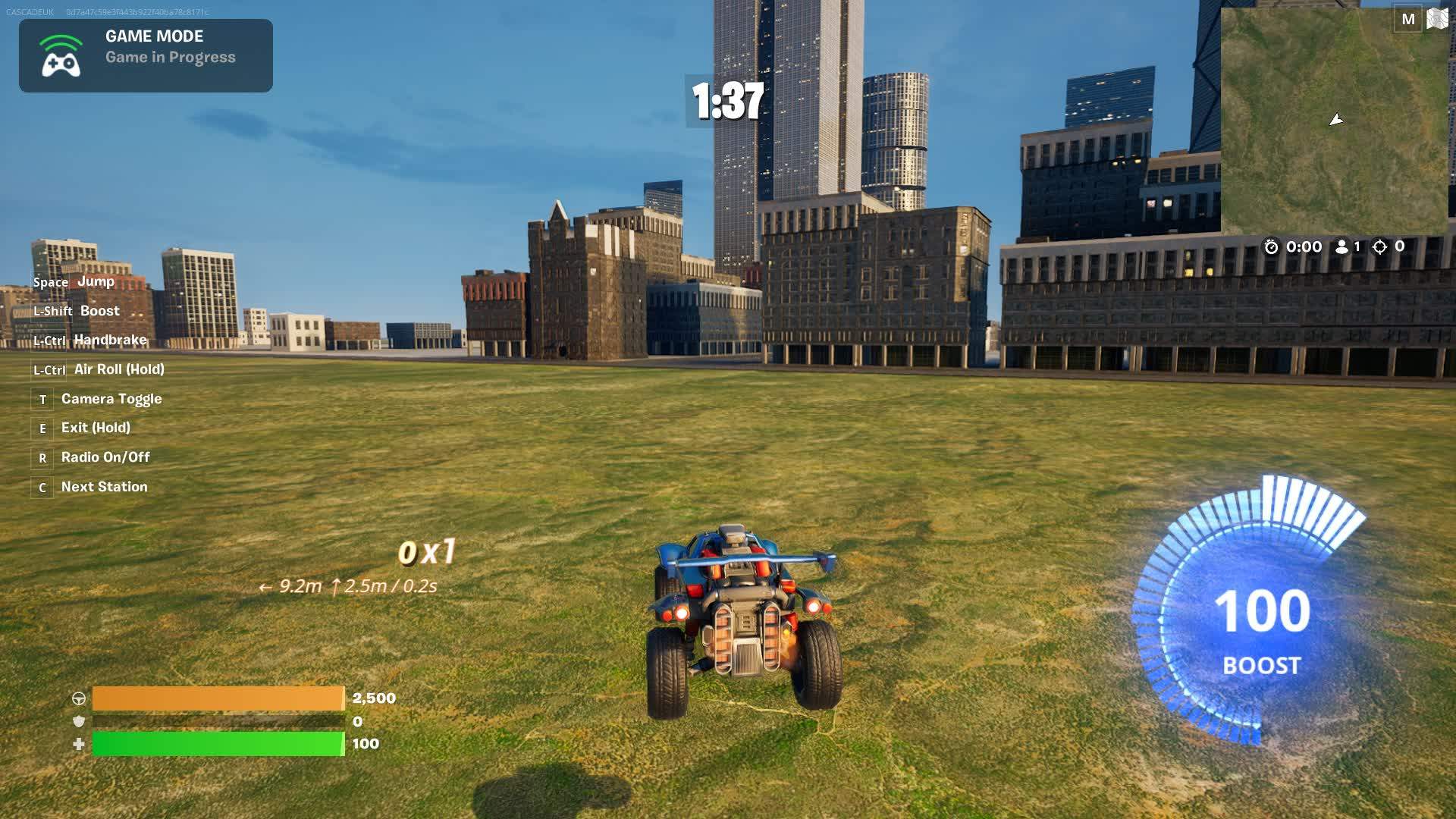Click the controller icon on the Game Mode banner
Screen dimensions: 1456x819
tap(59, 55)
